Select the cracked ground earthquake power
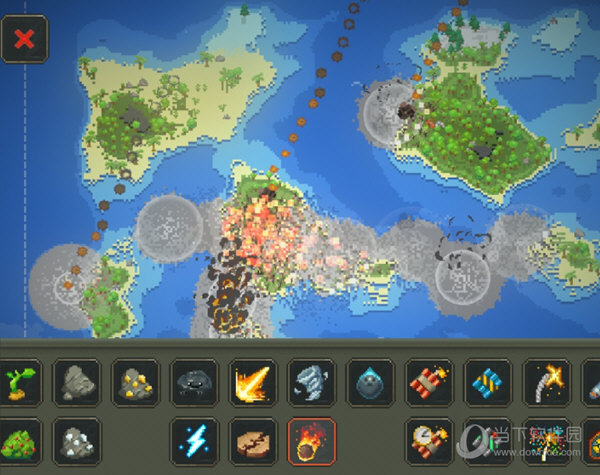This screenshot has height=475, width=600. [x=253, y=441]
